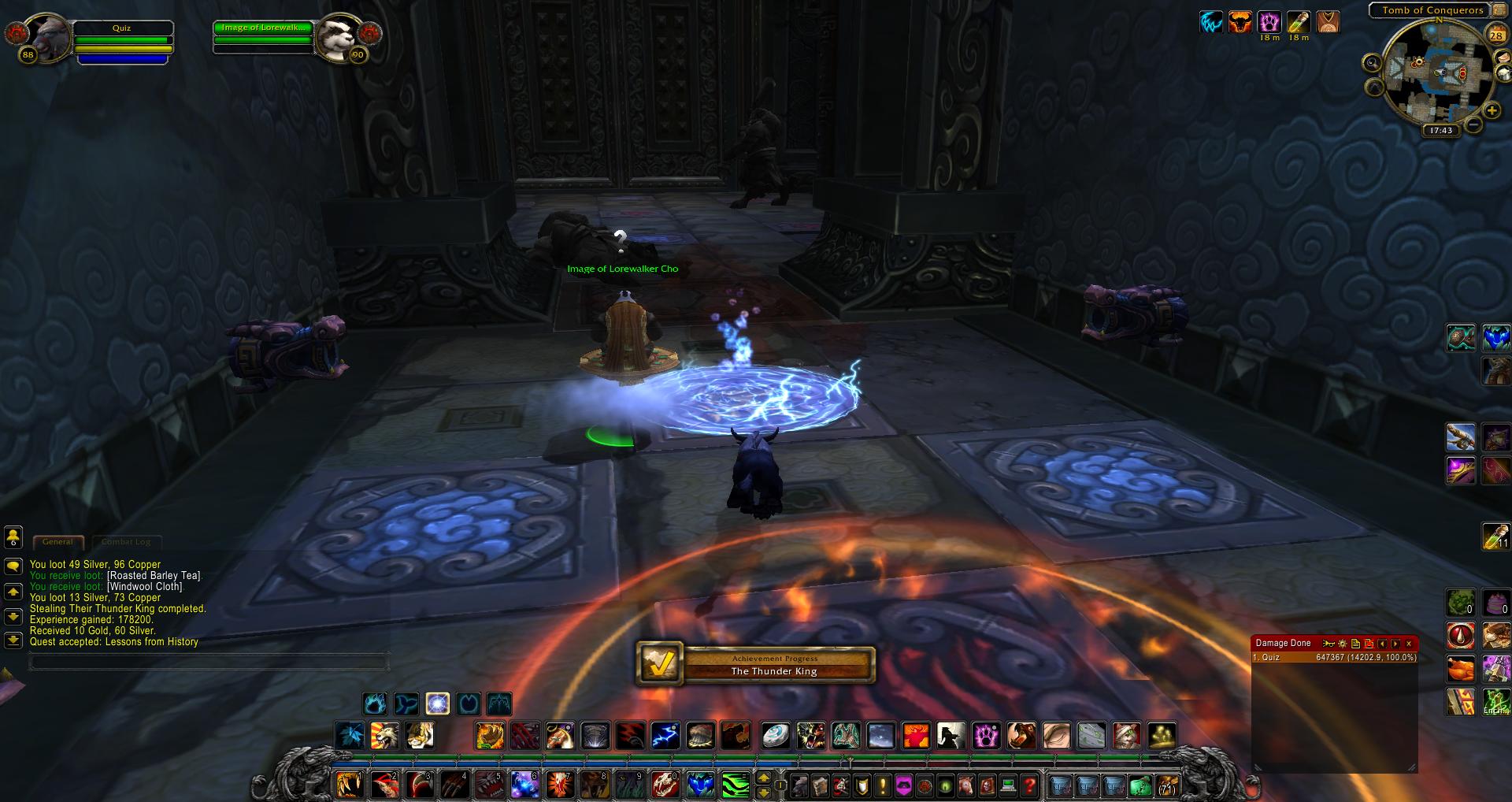
Task: Use the green potion with 11 charges
Action: click(1495, 536)
